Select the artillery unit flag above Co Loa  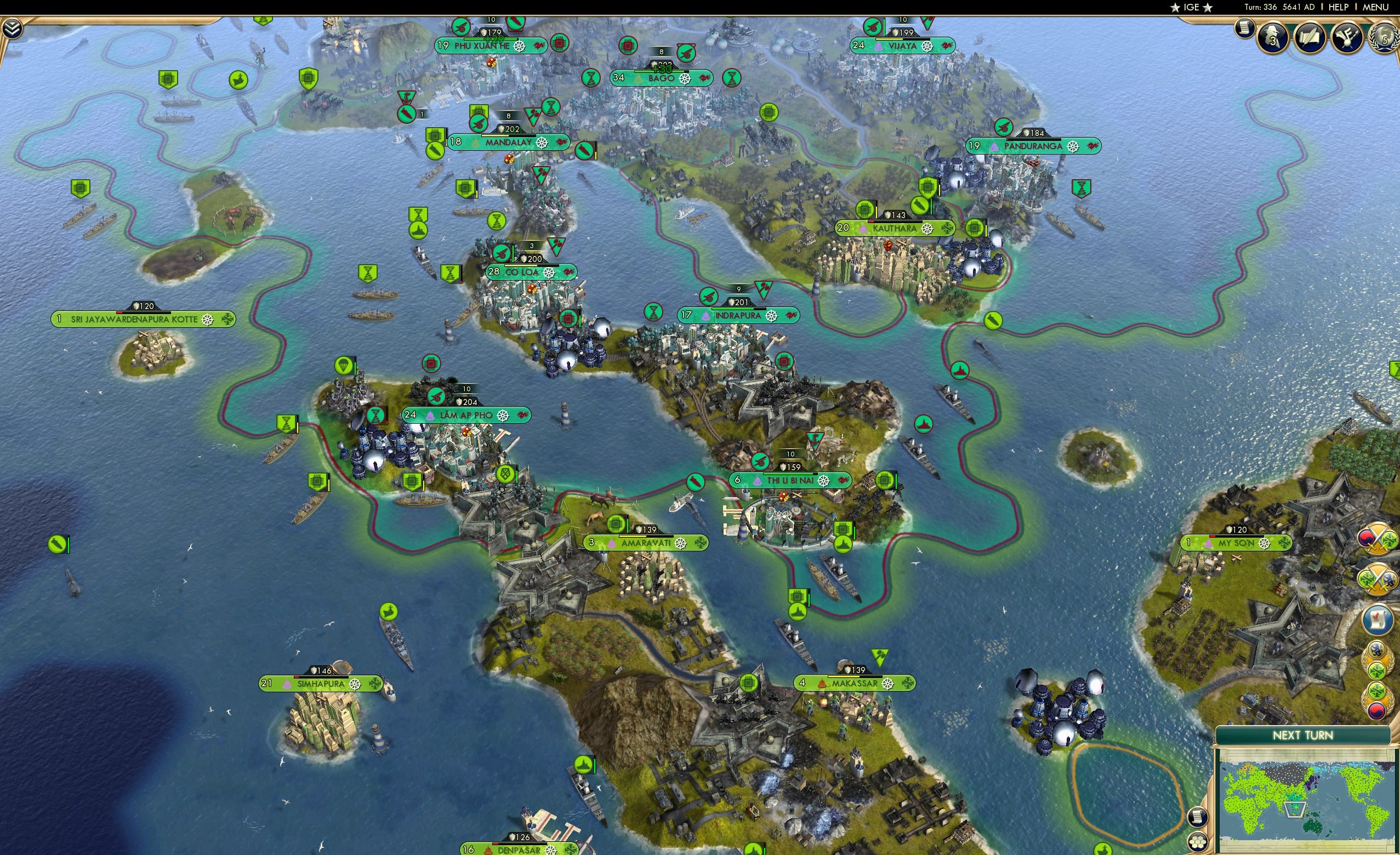(x=502, y=254)
